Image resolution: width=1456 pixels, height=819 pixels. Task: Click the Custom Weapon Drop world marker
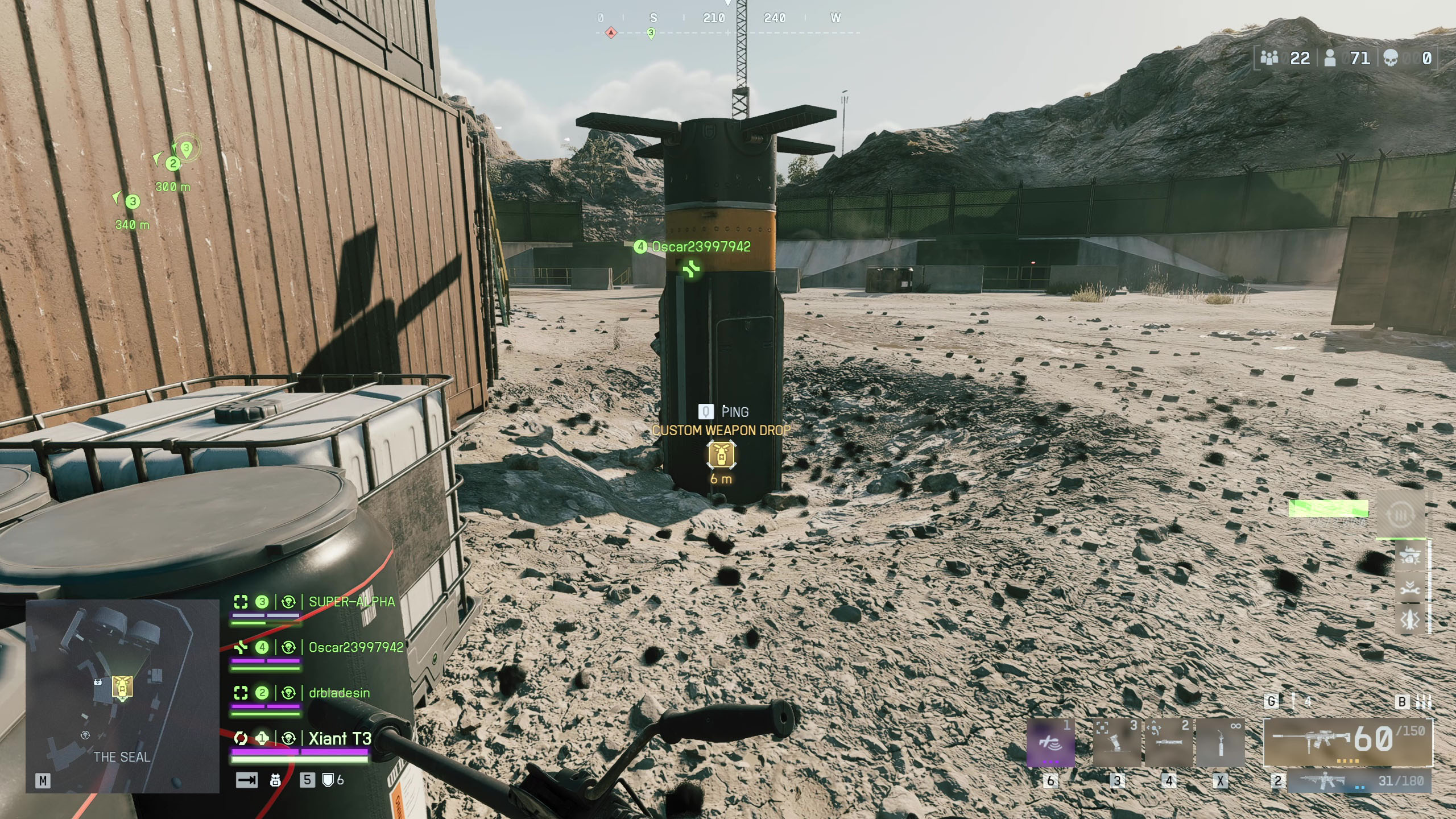(x=721, y=454)
